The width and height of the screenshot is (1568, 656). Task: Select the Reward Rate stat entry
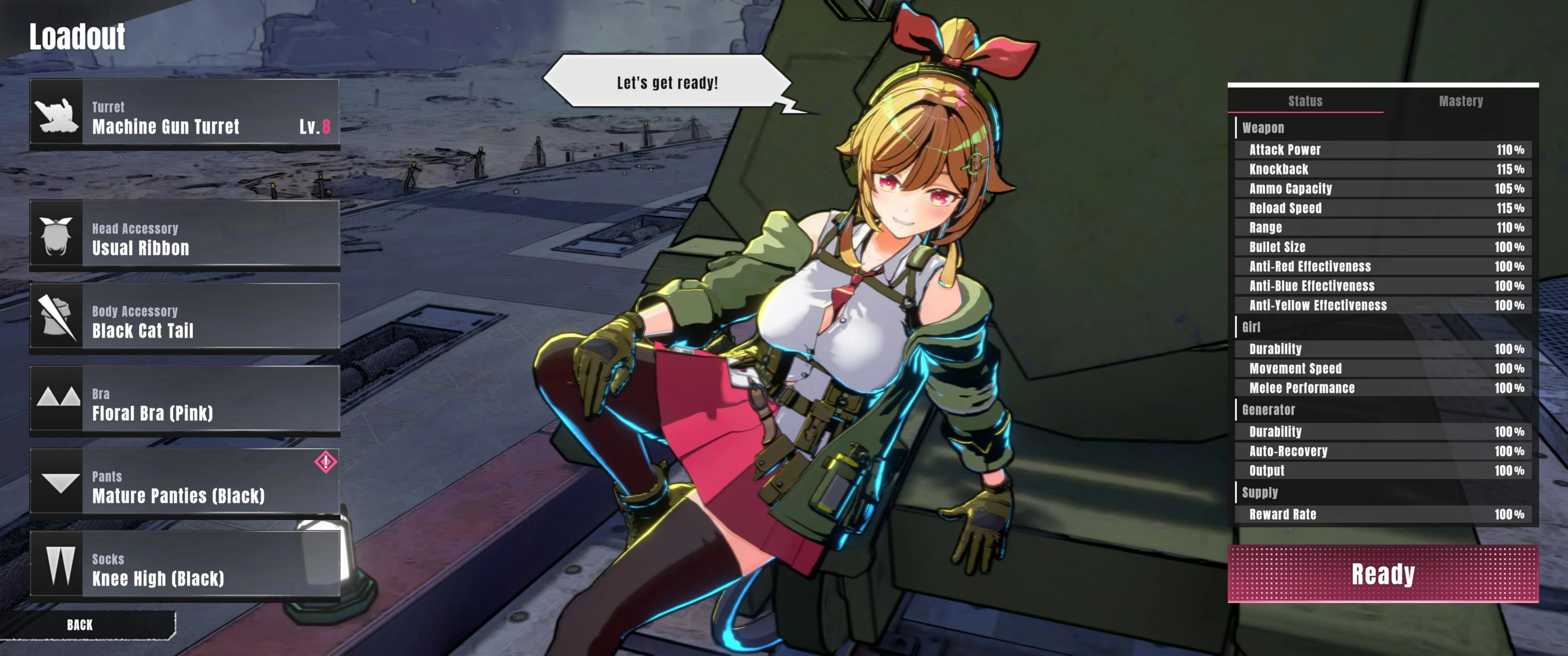[x=1382, y=514]
